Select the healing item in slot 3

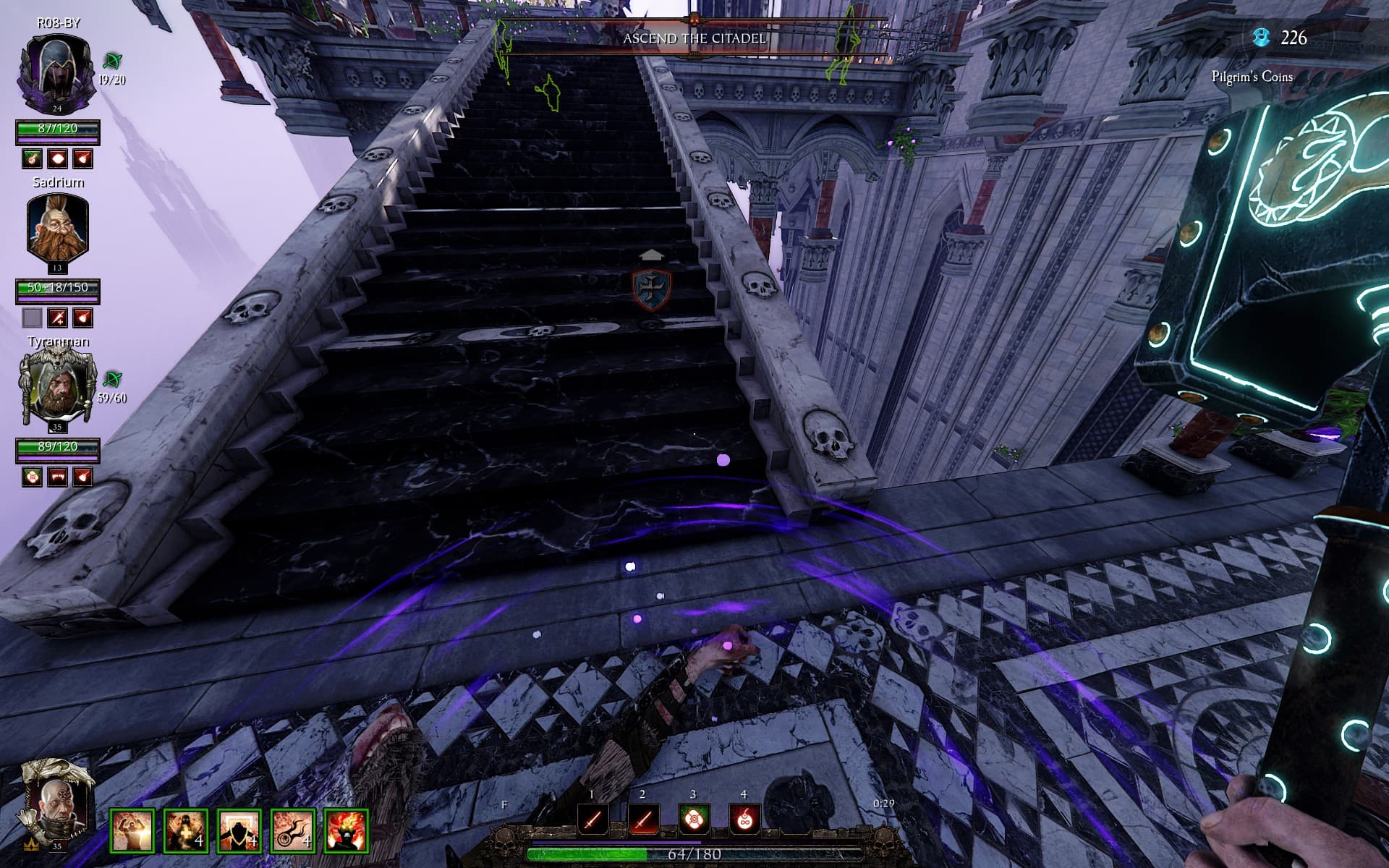693,820
